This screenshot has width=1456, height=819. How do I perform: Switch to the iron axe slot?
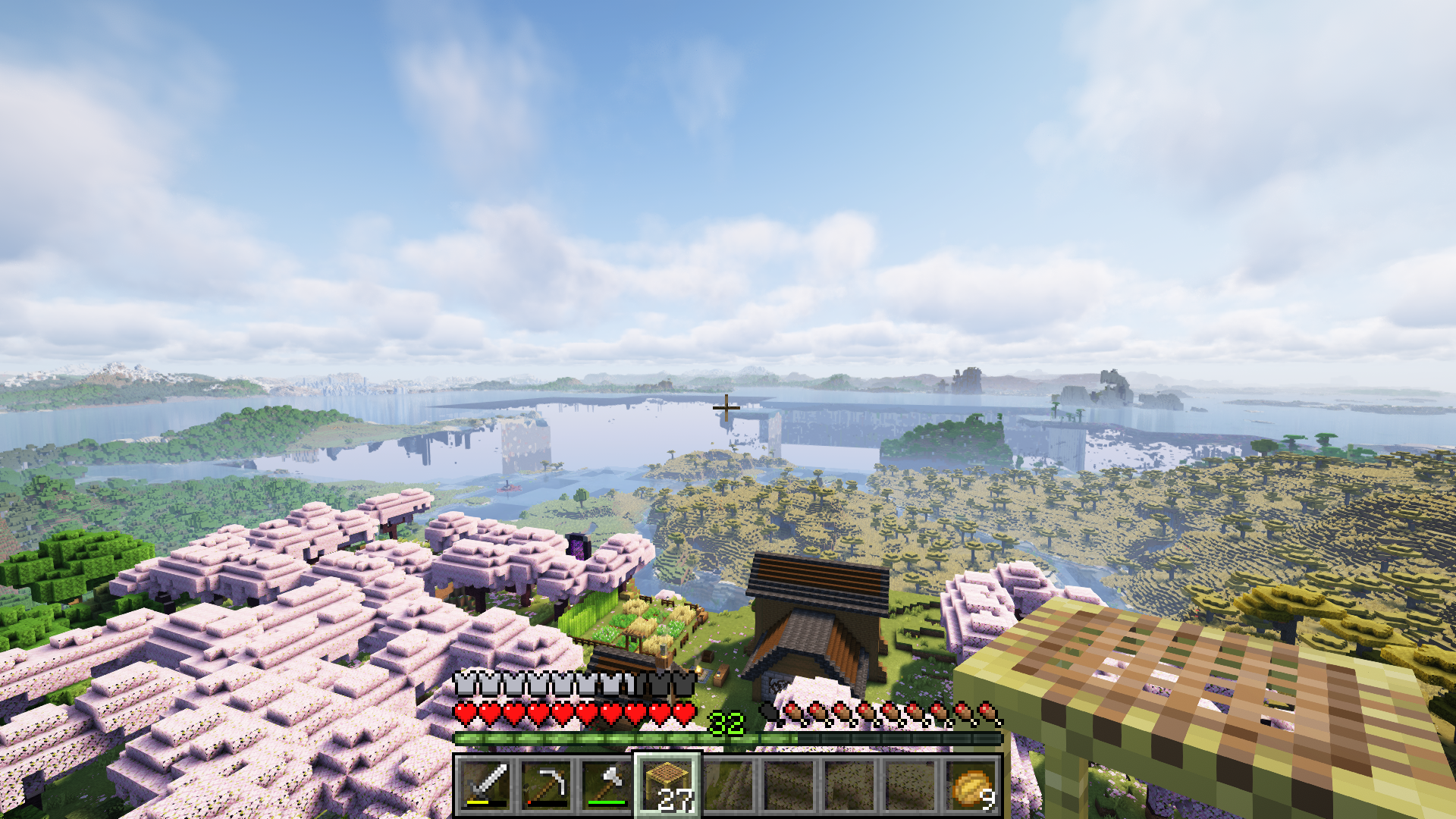[x=607, y=784]
